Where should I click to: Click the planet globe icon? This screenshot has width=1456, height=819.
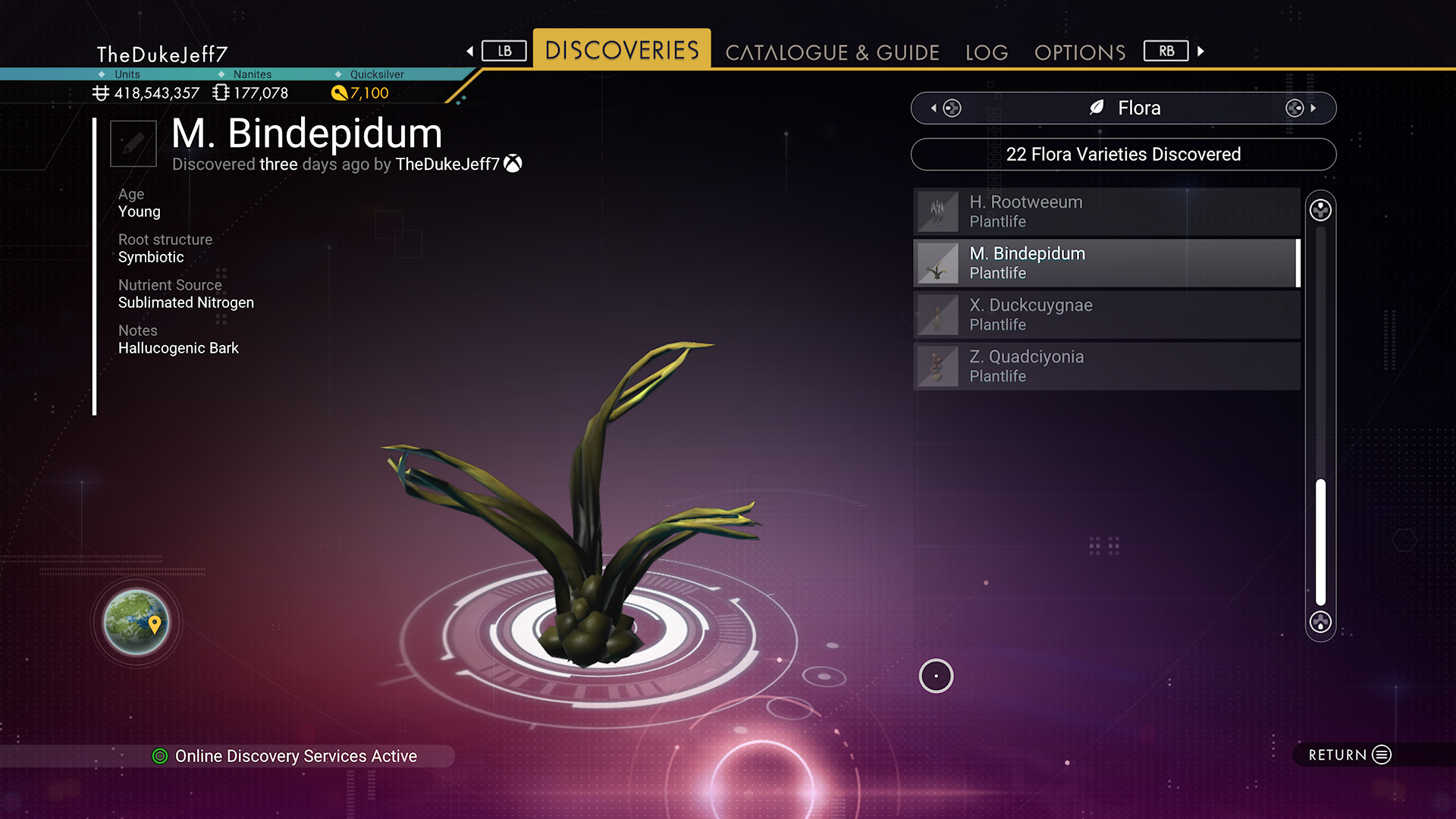[136, 623]
